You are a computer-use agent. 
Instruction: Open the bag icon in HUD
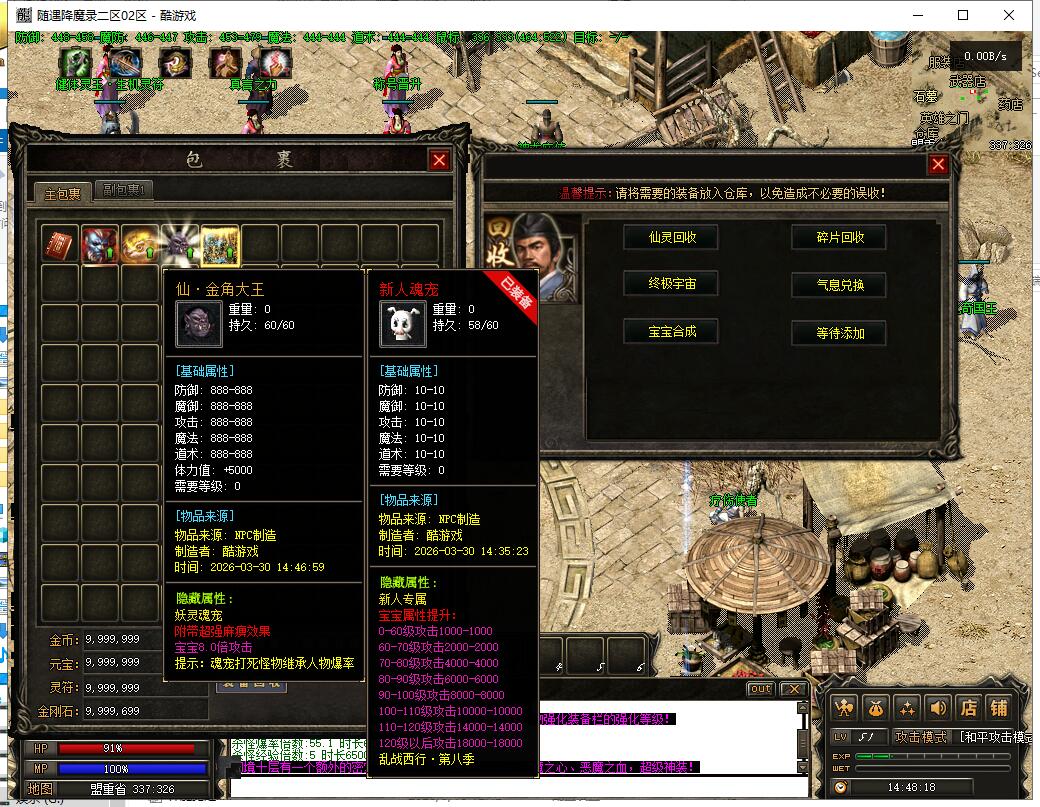(876, 707)
